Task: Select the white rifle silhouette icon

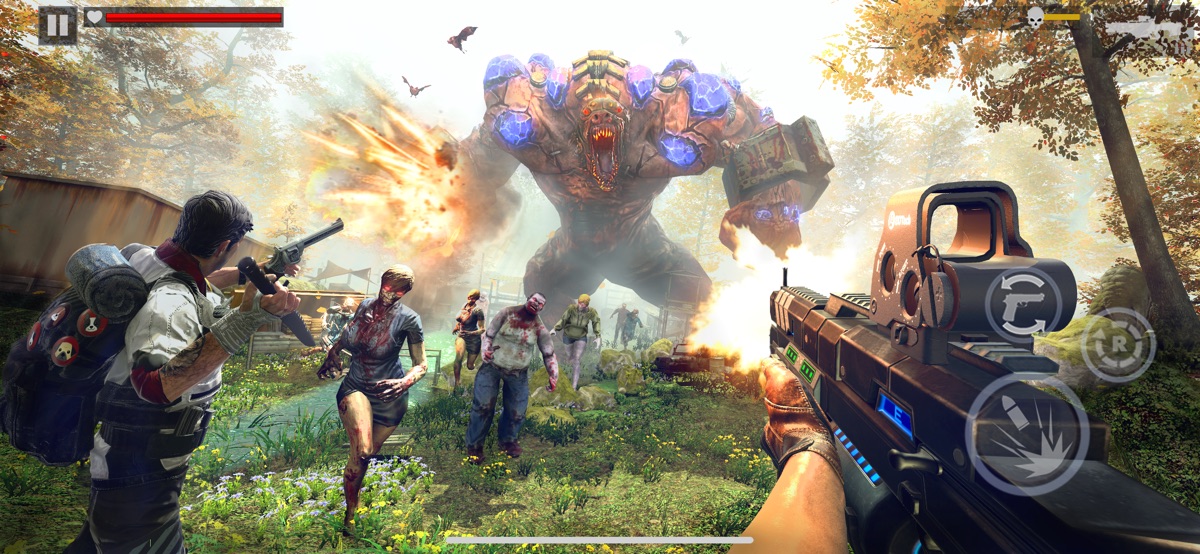Action: point(1150,27)
